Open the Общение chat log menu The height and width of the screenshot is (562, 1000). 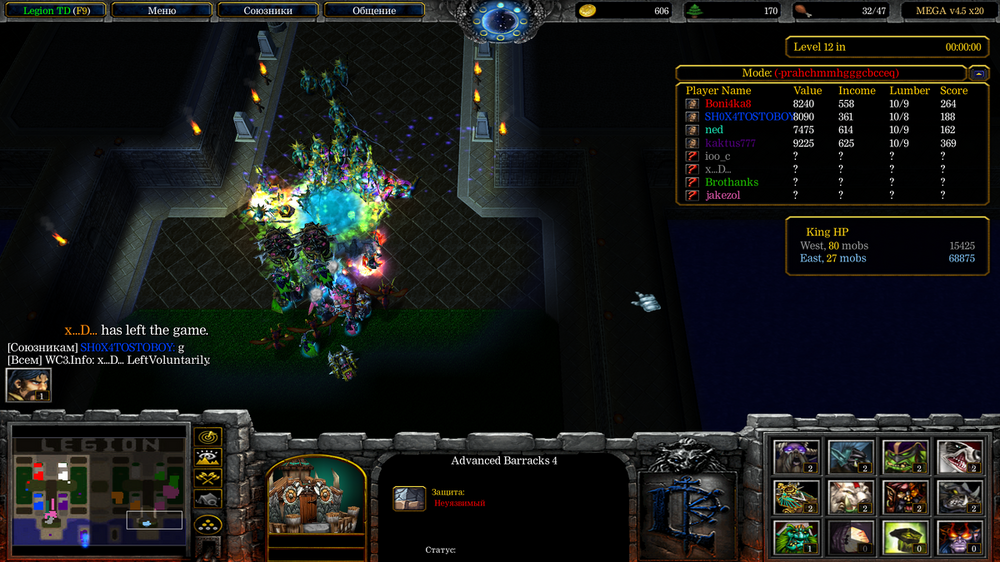[x=374, y=11]
